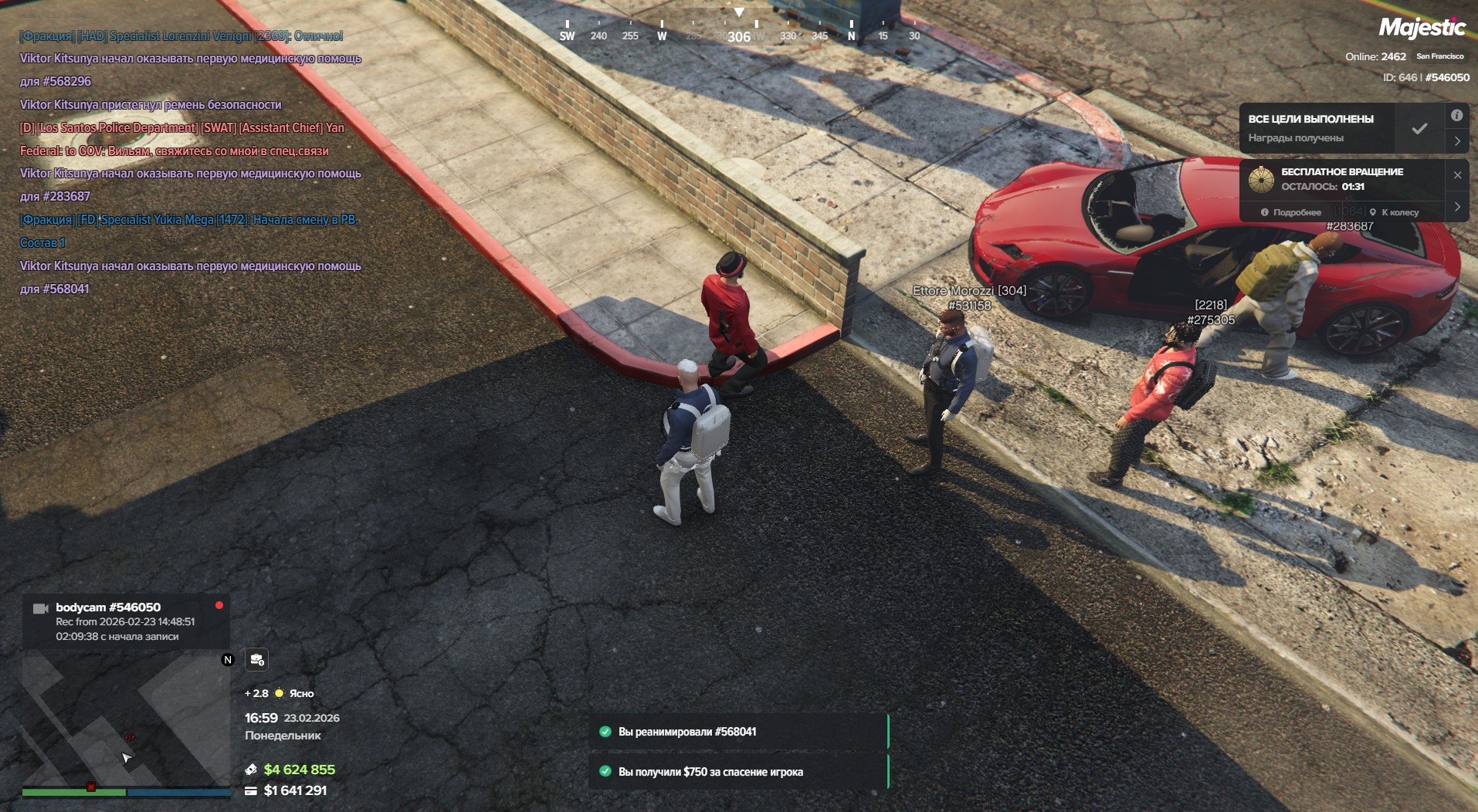
Task: Select the revived player notification
Action: point(738,732)
